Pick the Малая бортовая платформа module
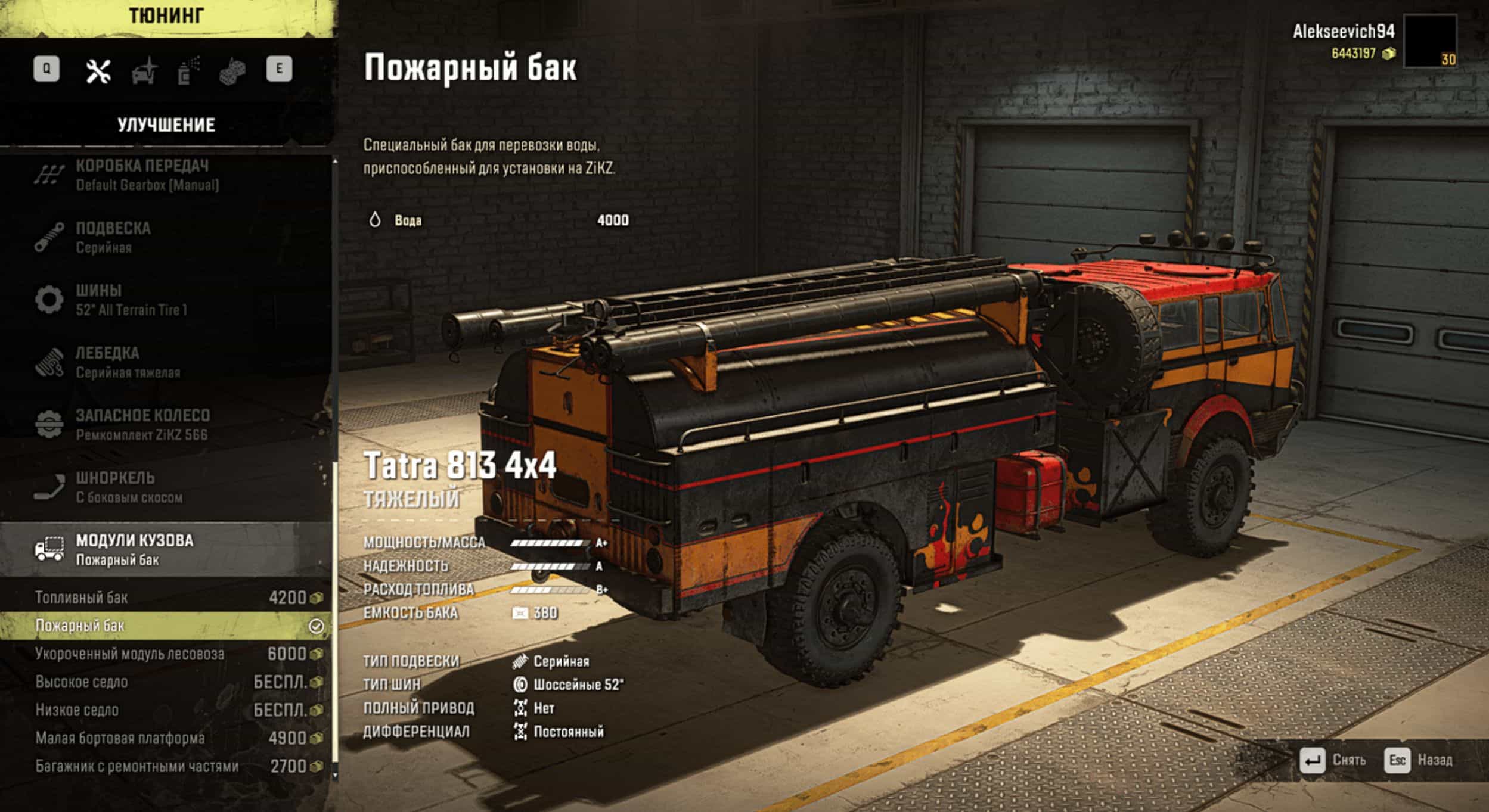The width and height of the screenshot is (1489, 812). click(166, 738)
